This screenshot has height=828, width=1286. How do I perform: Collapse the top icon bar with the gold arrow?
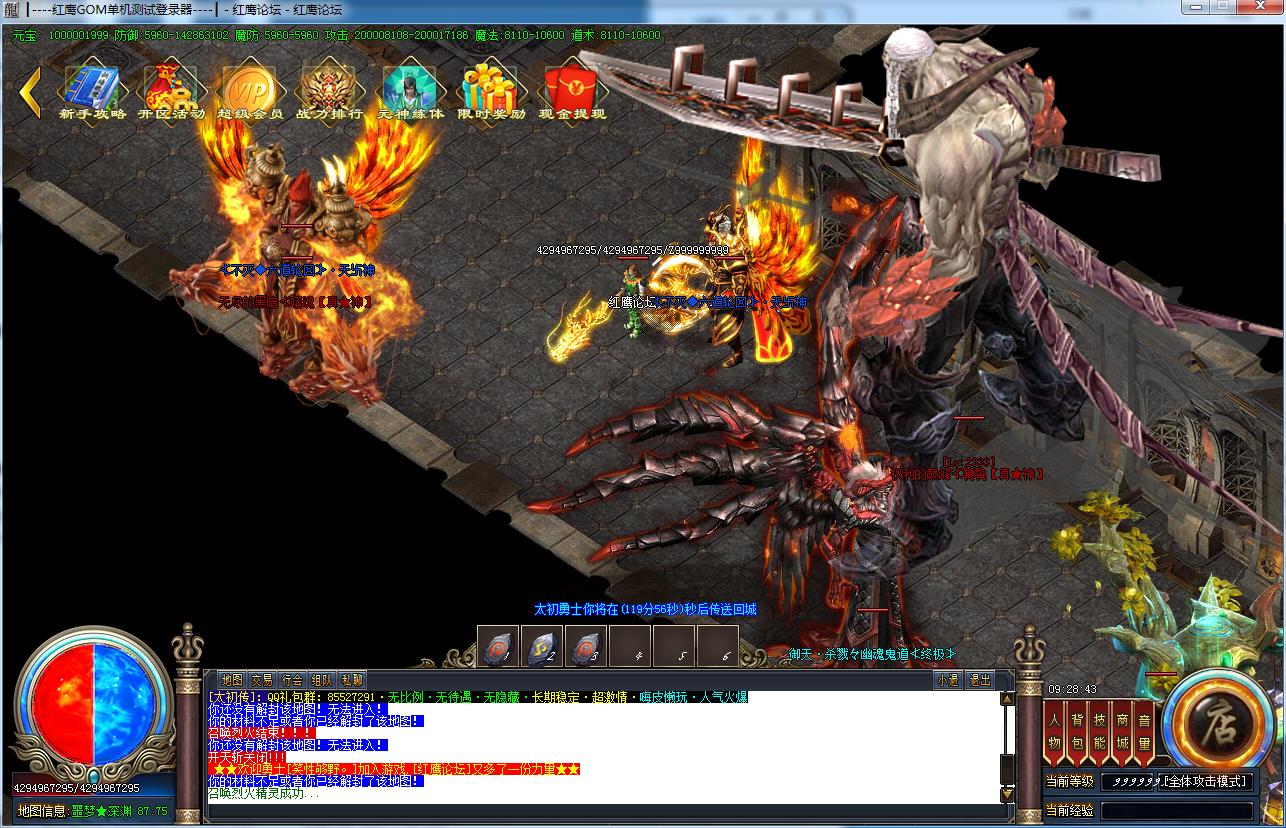pos(30,91)
